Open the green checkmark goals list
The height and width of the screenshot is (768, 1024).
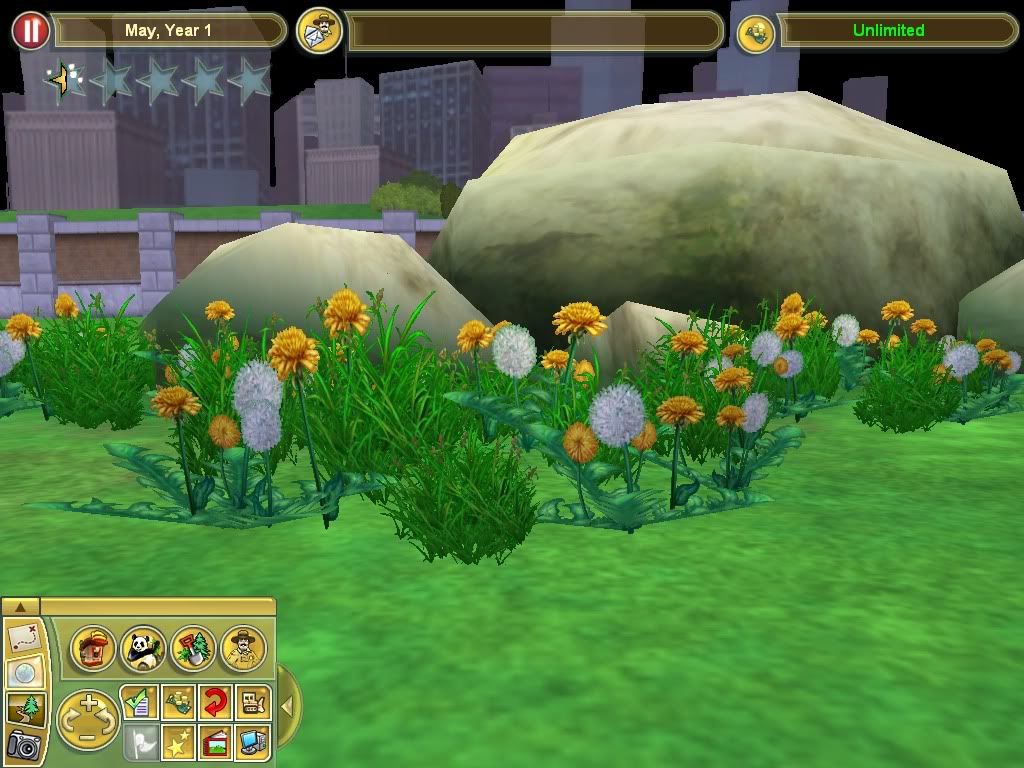(138, 703)
